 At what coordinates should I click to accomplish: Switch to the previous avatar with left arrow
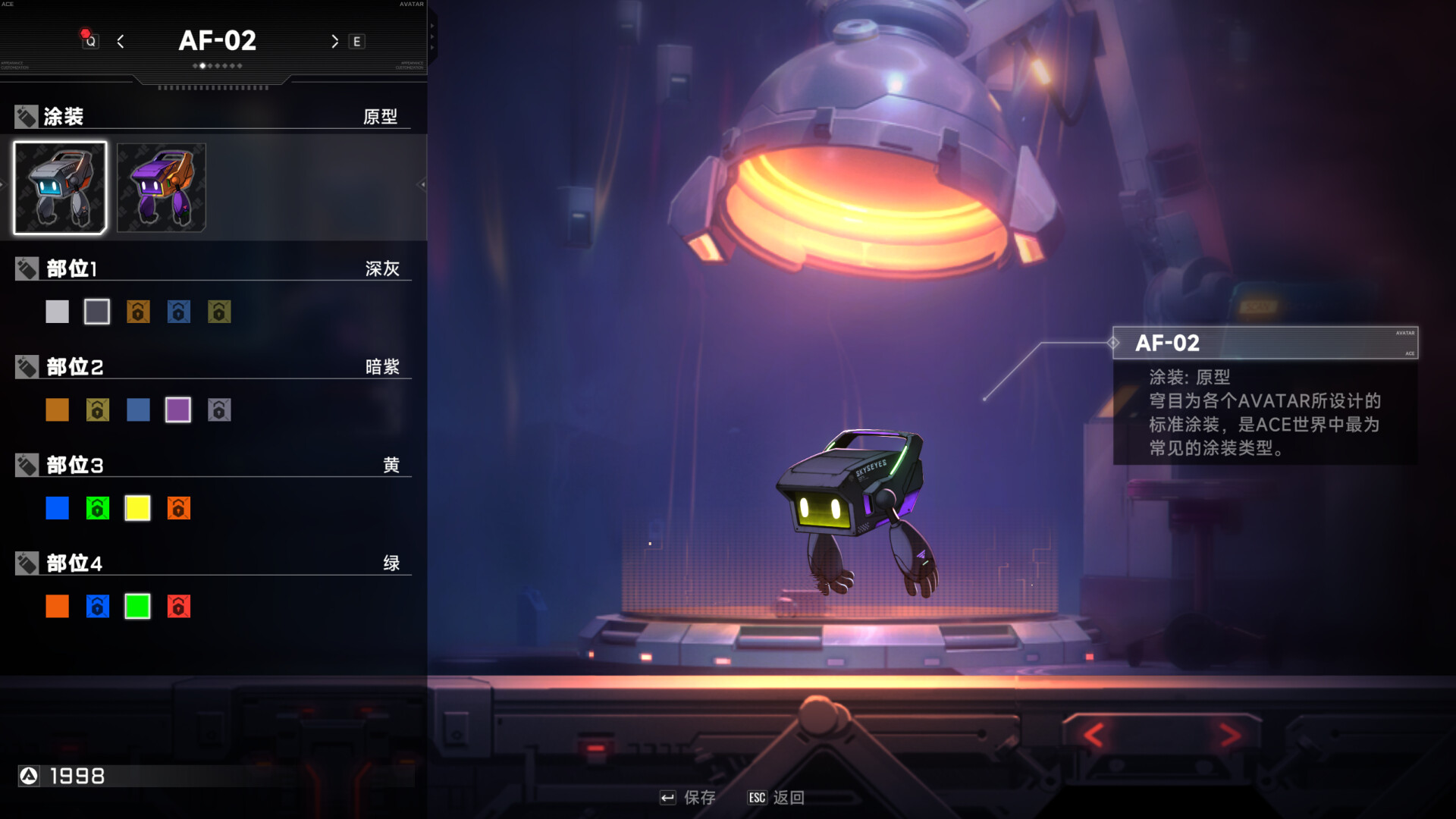coord(121,42)
